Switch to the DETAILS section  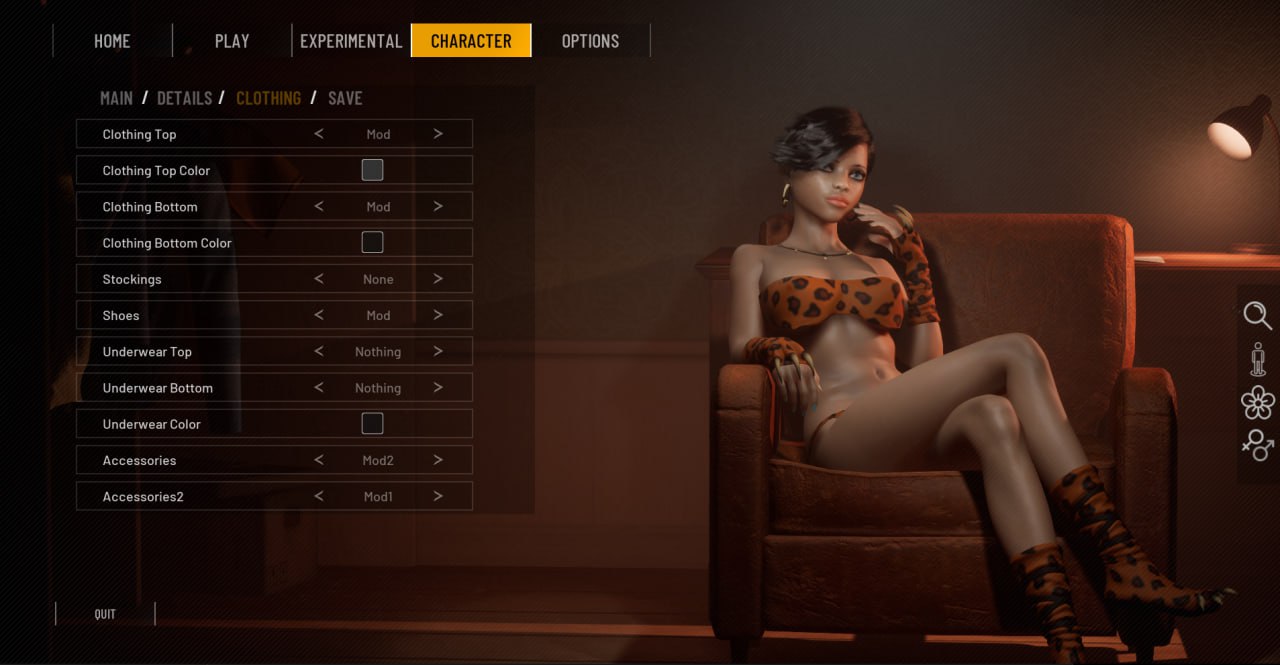click(x=184, y=98)
